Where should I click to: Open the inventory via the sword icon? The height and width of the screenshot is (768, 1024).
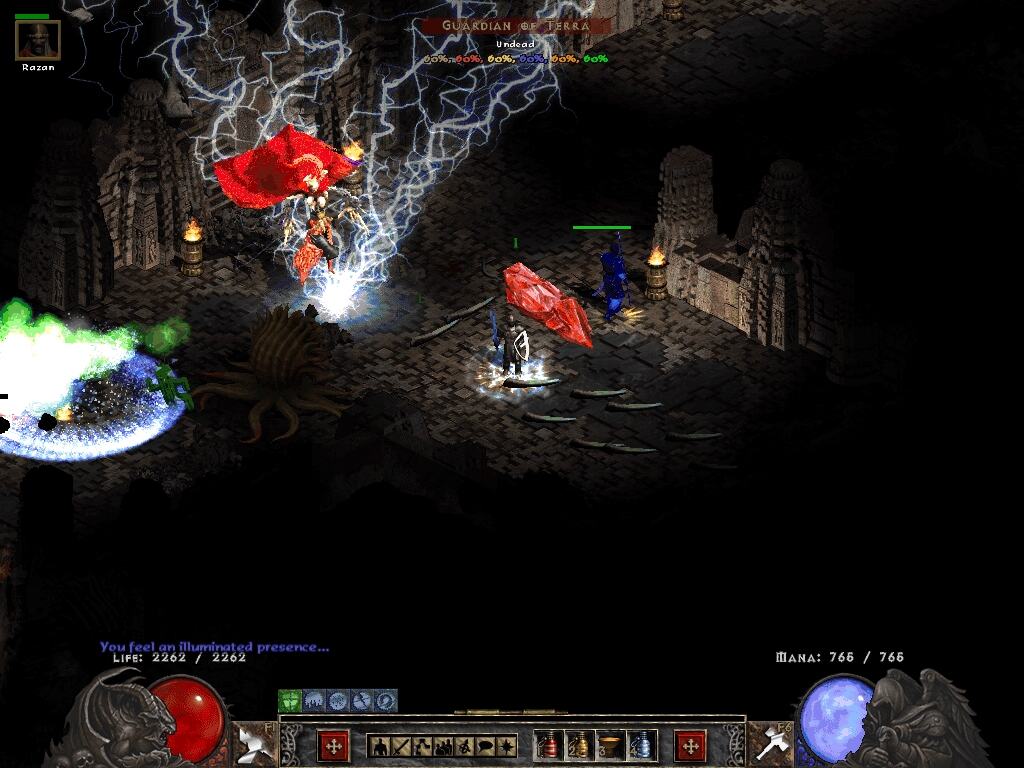tap(400, 746)
